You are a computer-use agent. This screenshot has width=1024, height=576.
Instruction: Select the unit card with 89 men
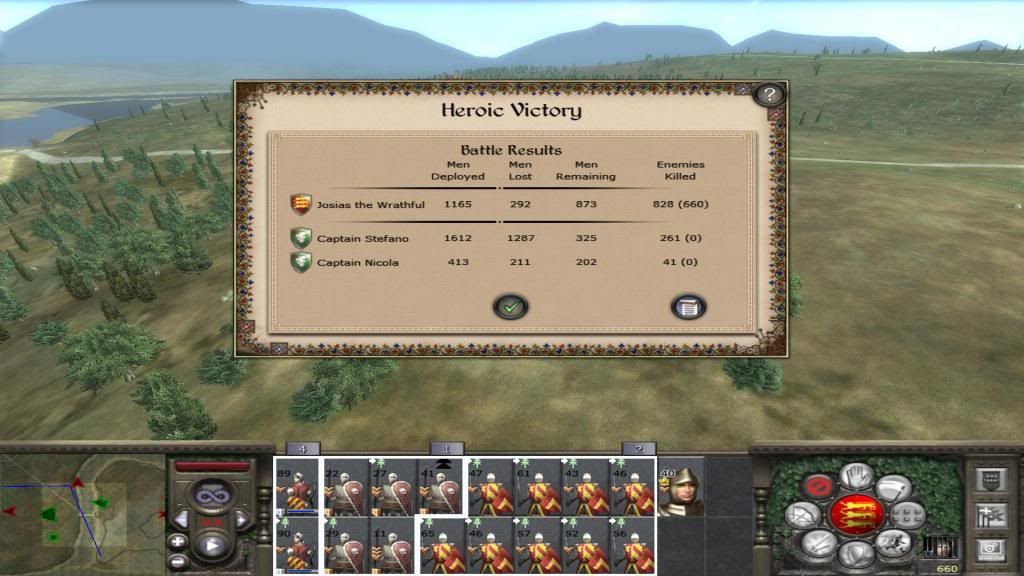pos(296,487)
